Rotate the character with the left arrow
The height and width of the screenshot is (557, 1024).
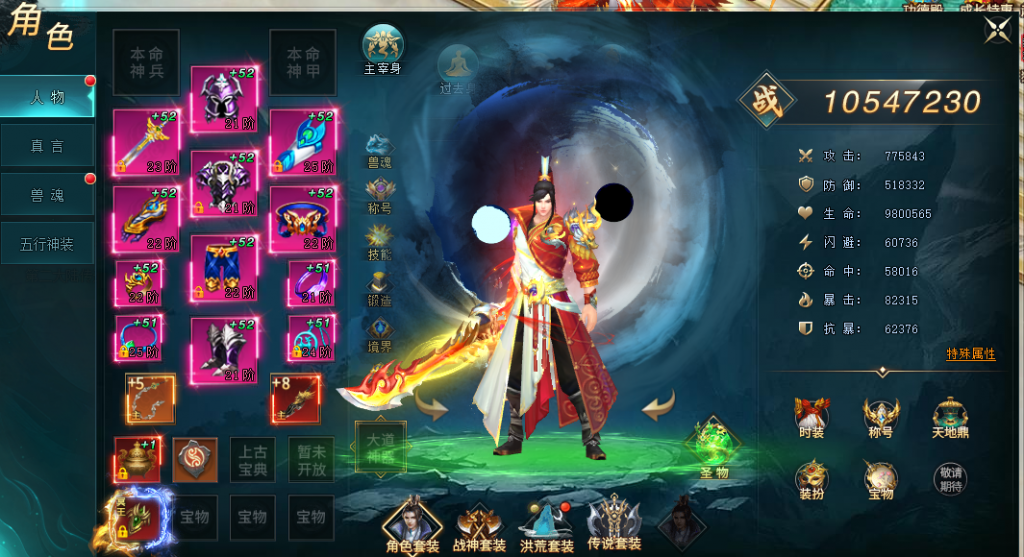[x=432, y=407]
